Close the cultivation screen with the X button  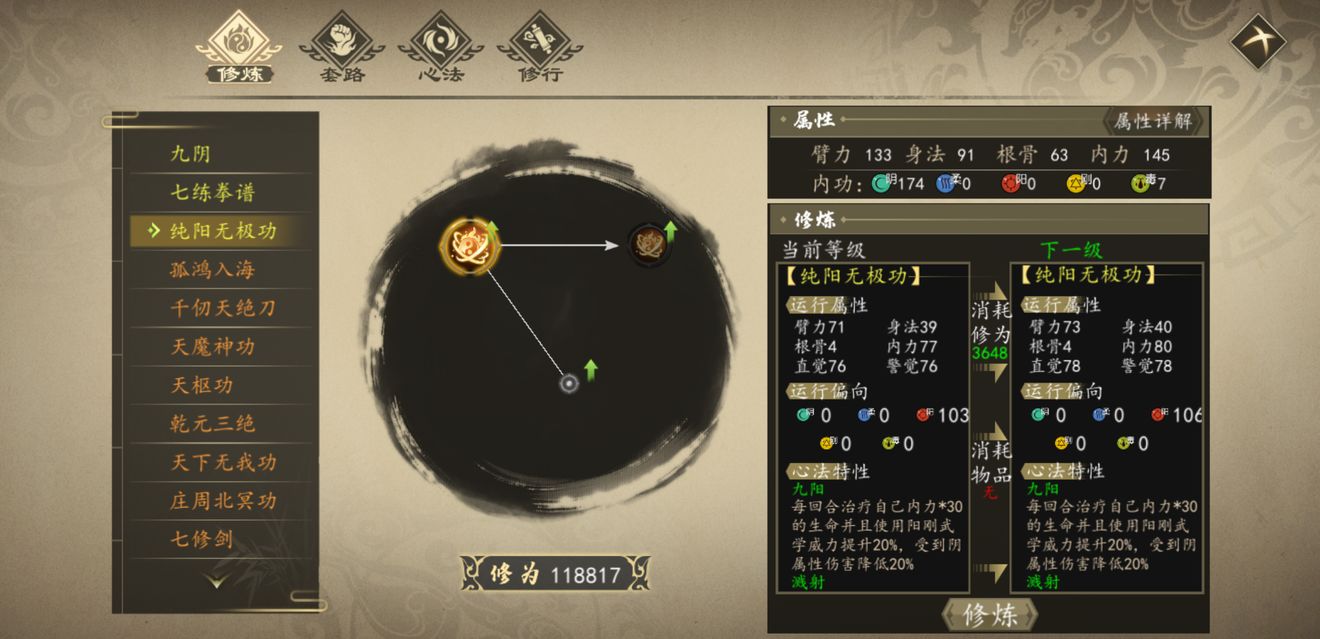tap(1257, 41)
